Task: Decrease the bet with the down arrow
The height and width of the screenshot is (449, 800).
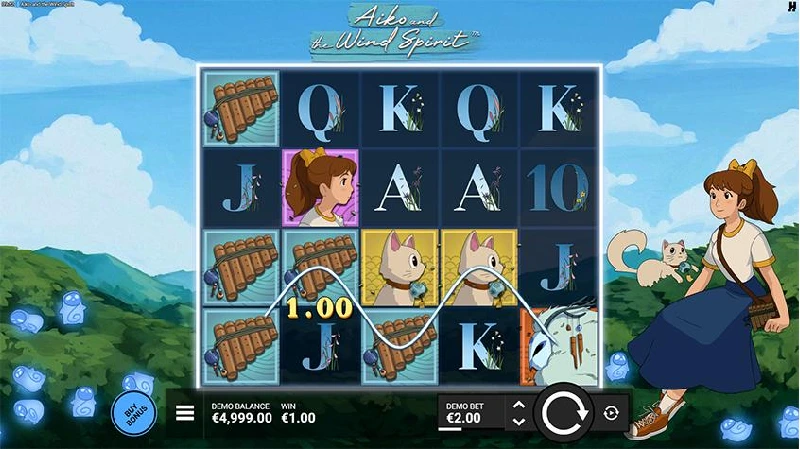Action: (x=518, y=422)
